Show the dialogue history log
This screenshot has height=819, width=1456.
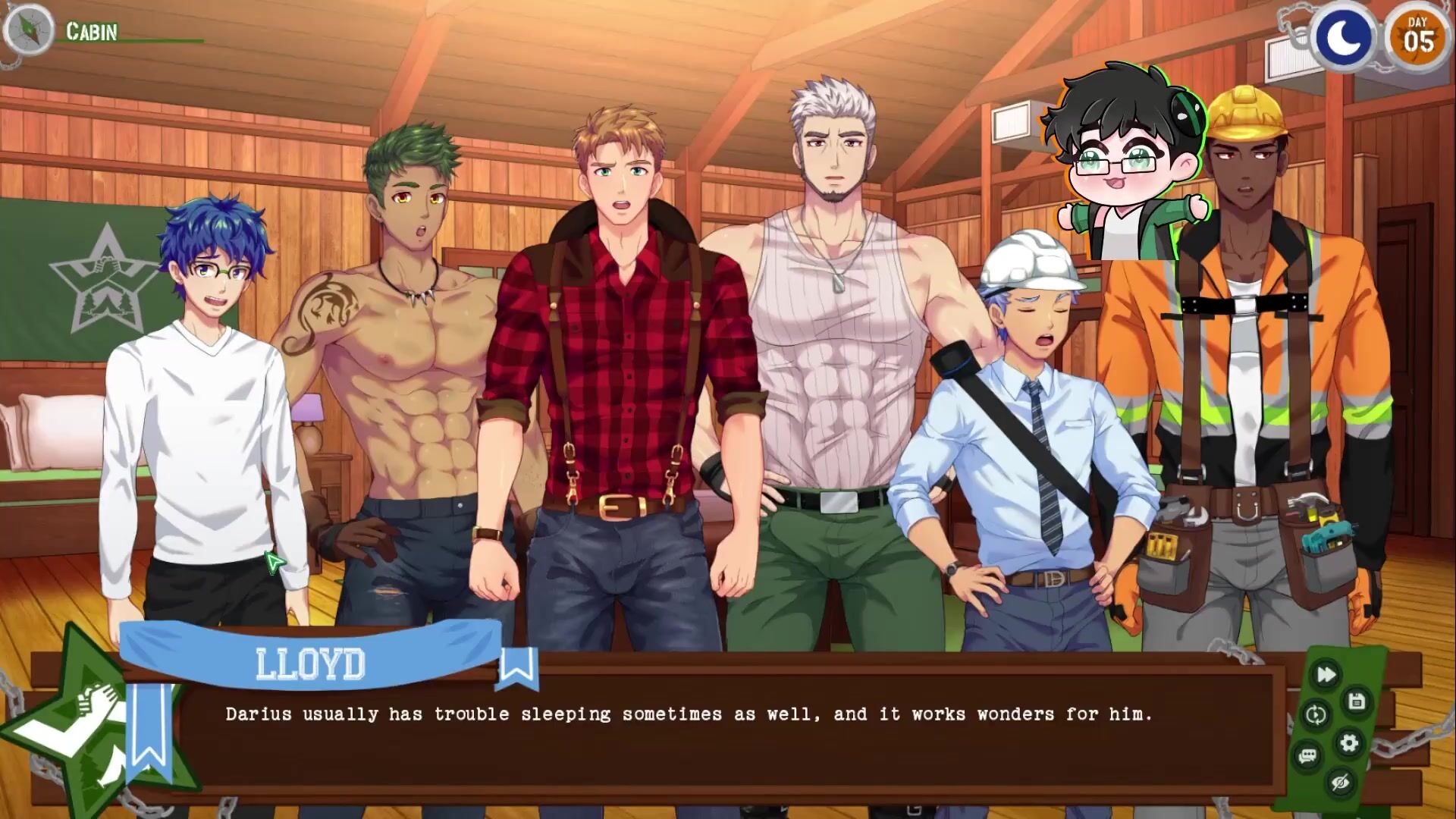[1307, 756]
